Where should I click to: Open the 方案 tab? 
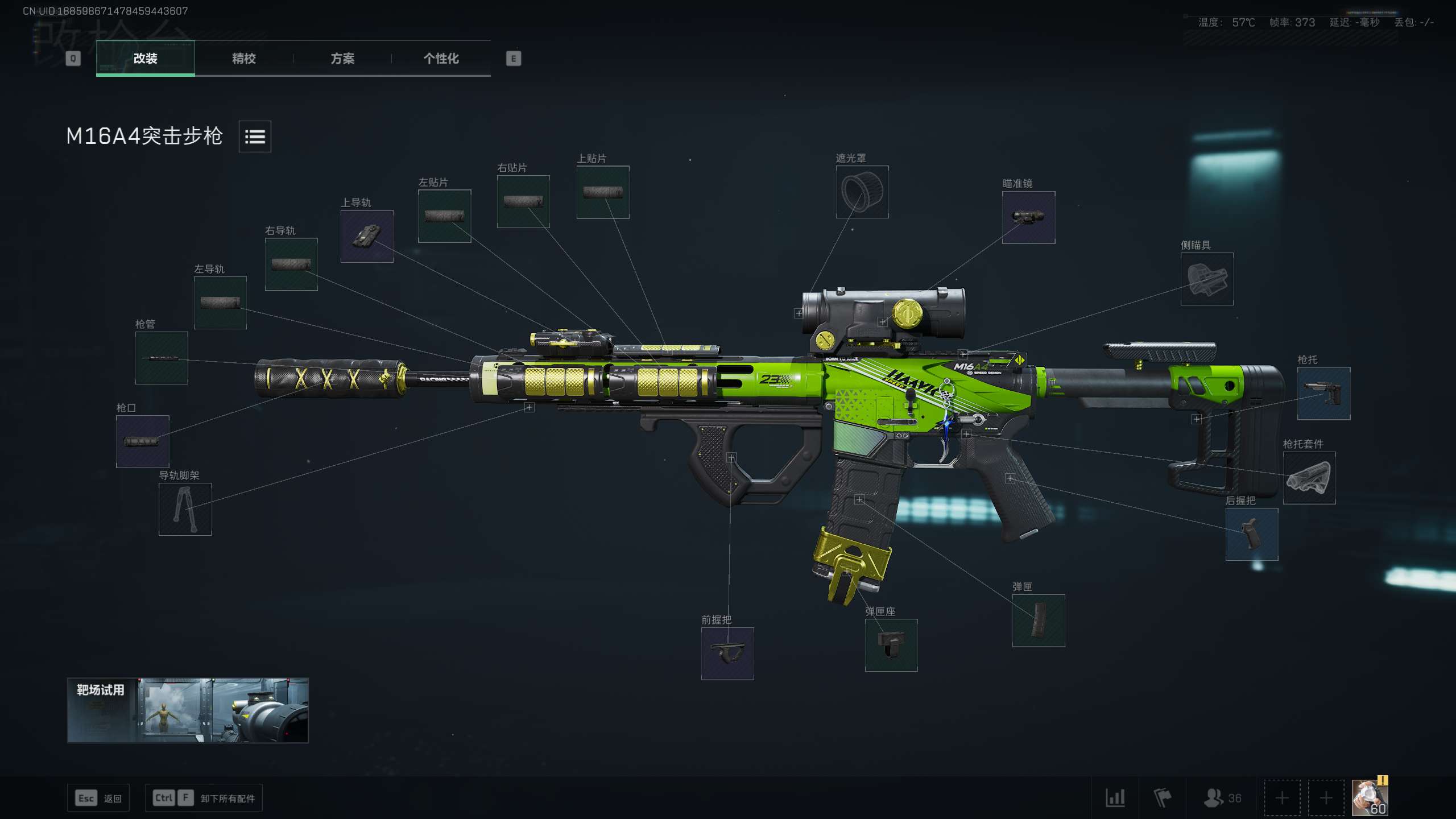(x=342, y=58)
